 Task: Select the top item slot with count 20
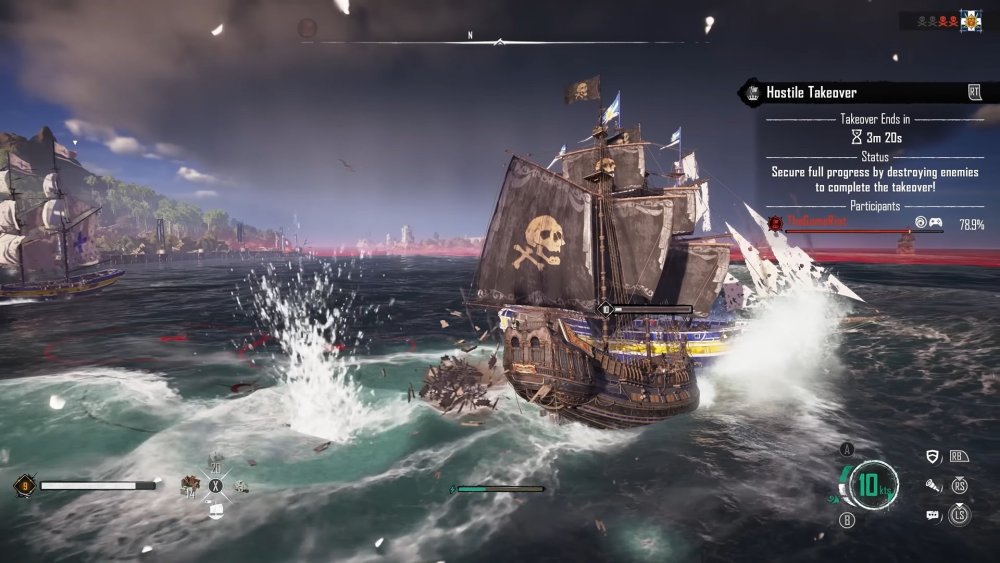click(215, 461)
